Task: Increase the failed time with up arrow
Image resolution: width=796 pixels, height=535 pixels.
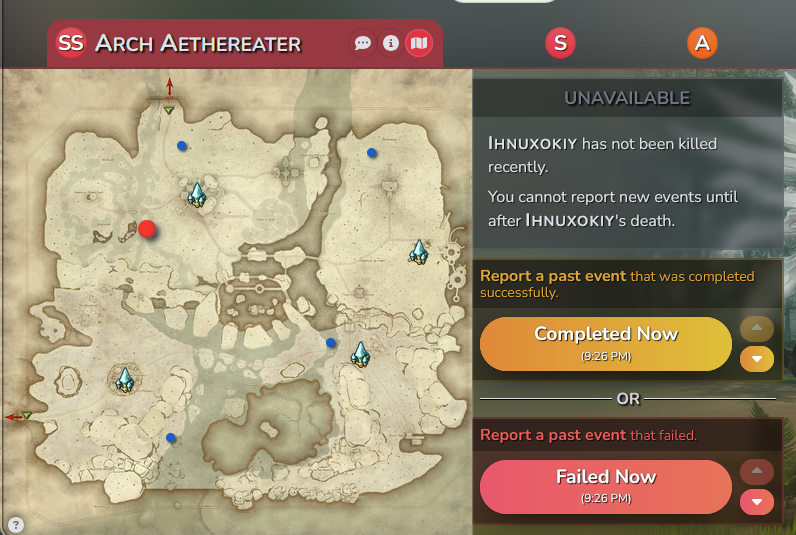Action: [757, 472]
